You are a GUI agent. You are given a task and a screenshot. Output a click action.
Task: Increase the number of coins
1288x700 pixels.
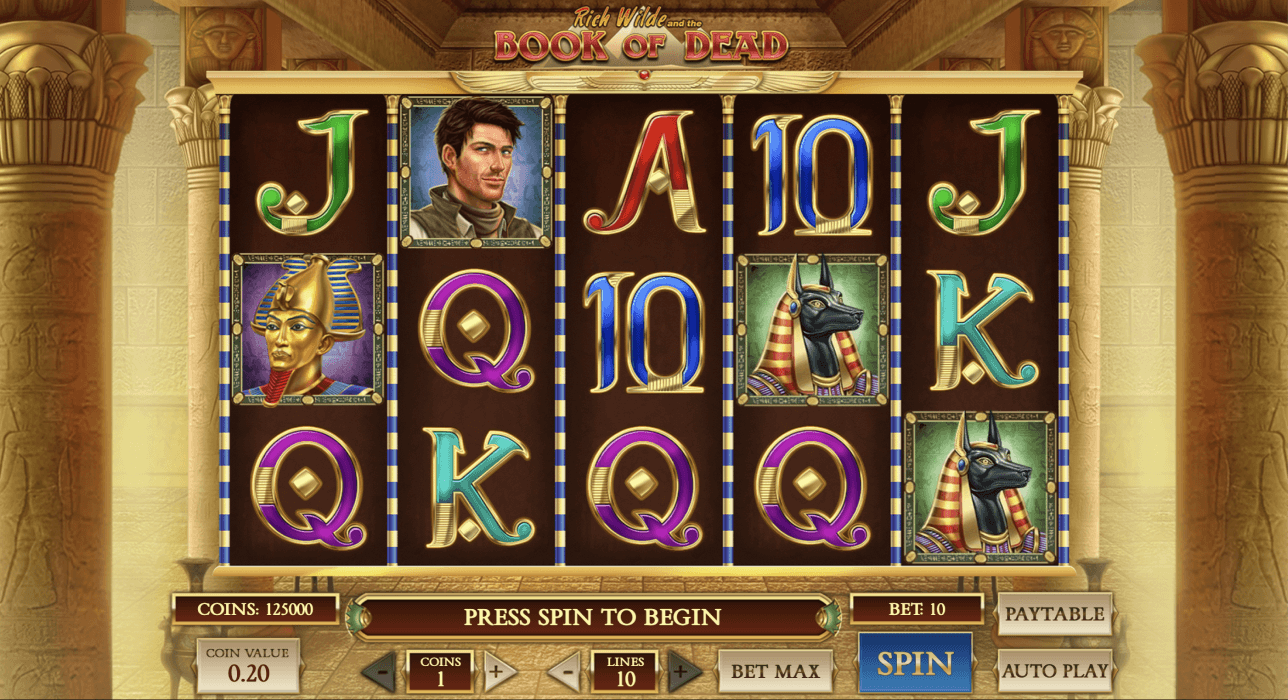click(x=500, y=670)
